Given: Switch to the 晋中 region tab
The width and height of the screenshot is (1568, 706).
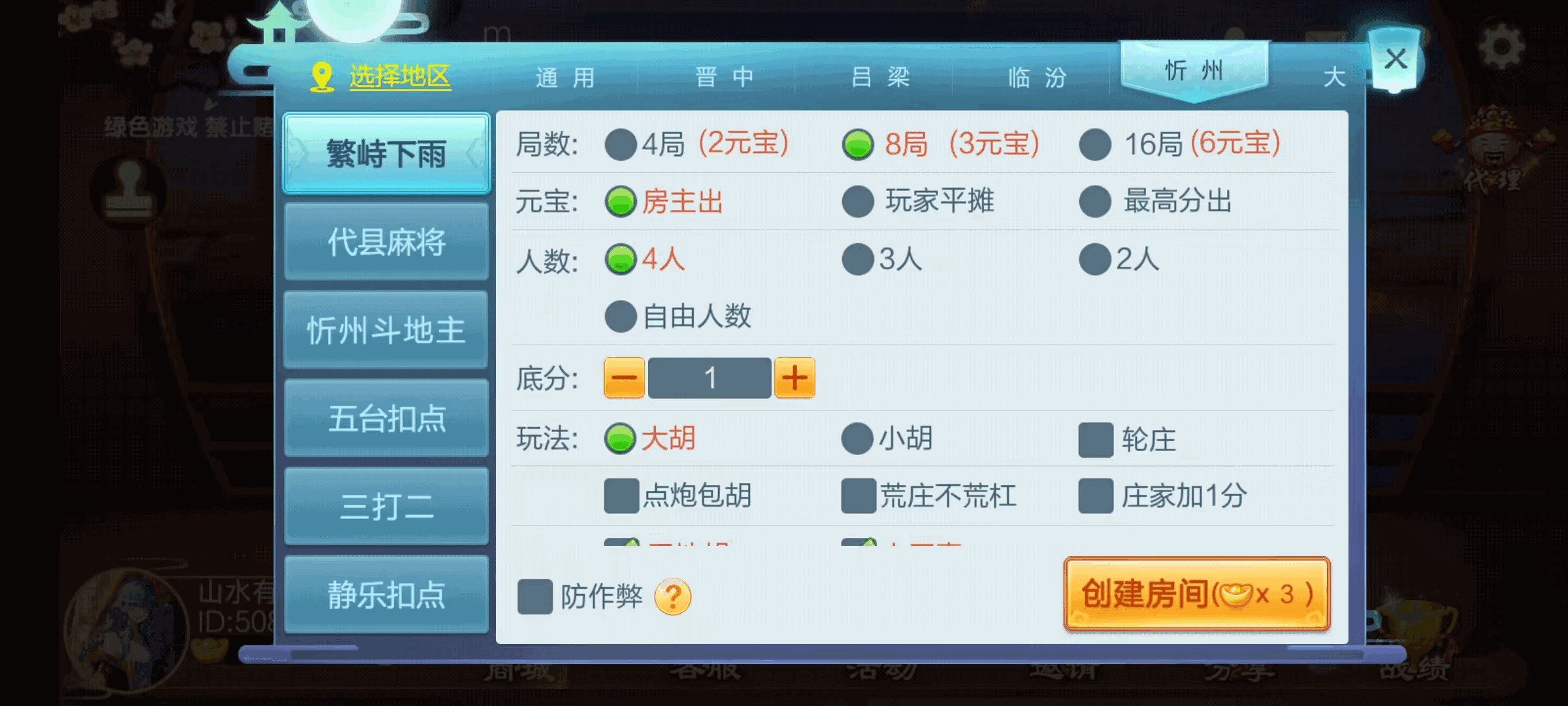Looking at the screenshot, I should point(724,76).
